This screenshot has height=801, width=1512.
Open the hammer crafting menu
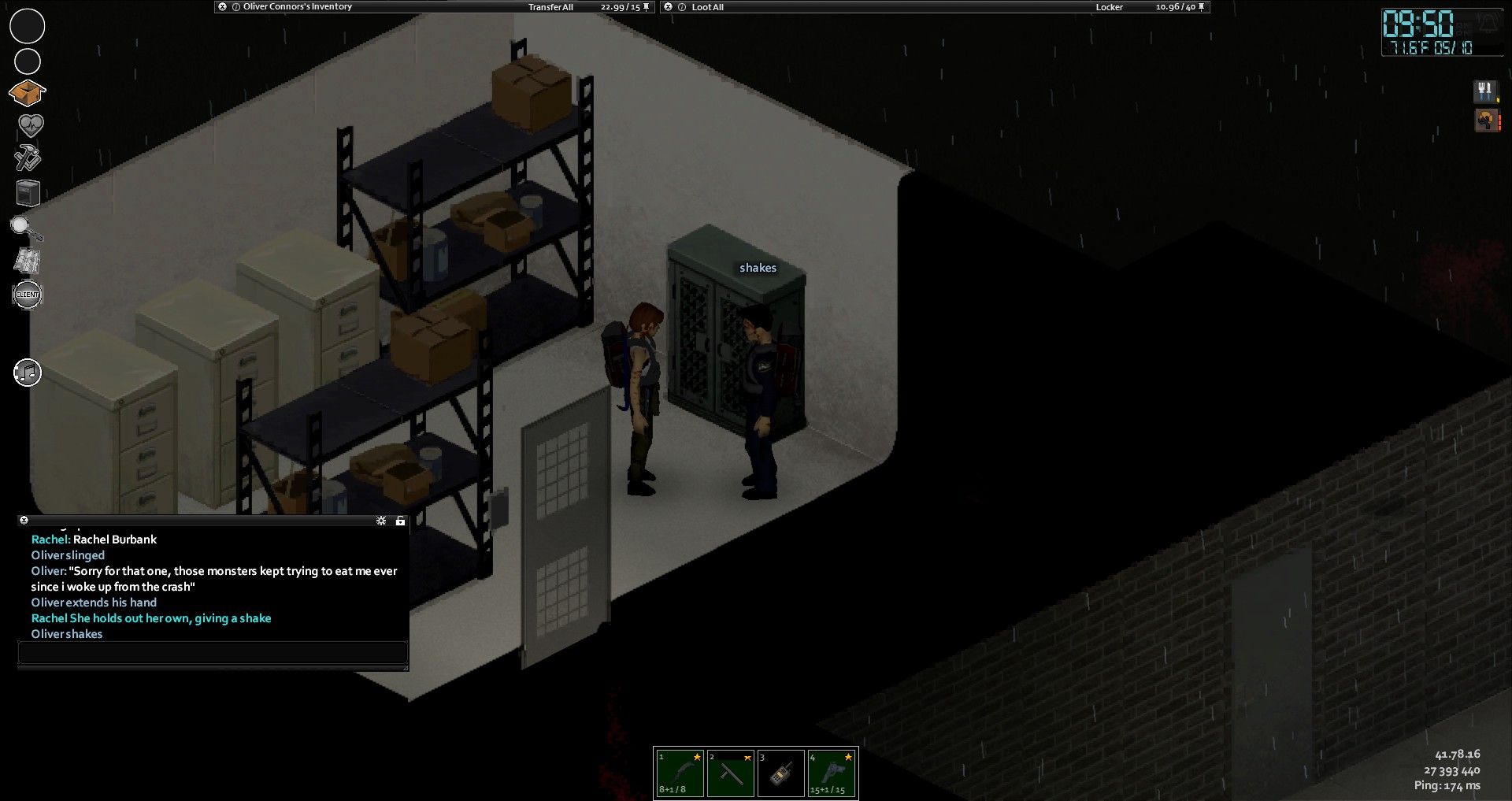pos(28,158)
